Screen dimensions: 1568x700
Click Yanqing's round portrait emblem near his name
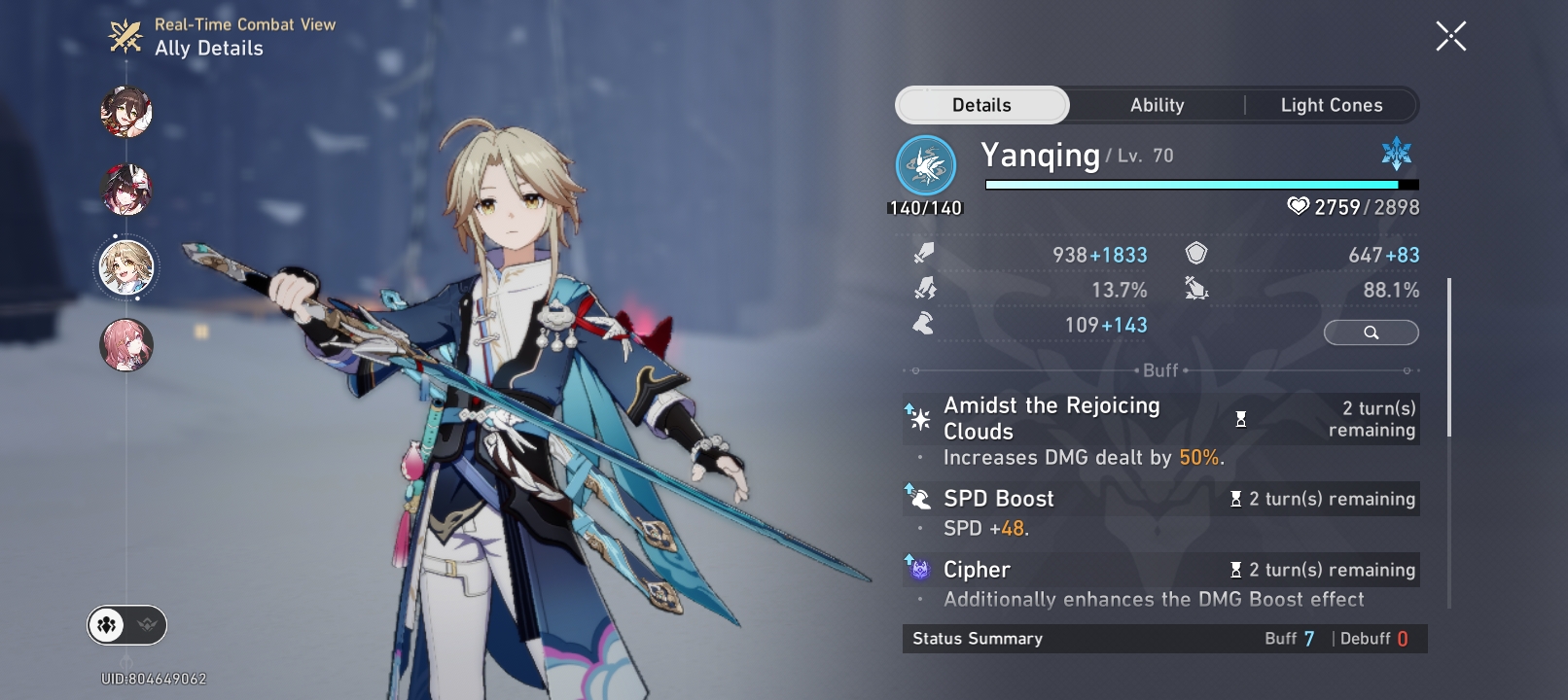(925, 163)
